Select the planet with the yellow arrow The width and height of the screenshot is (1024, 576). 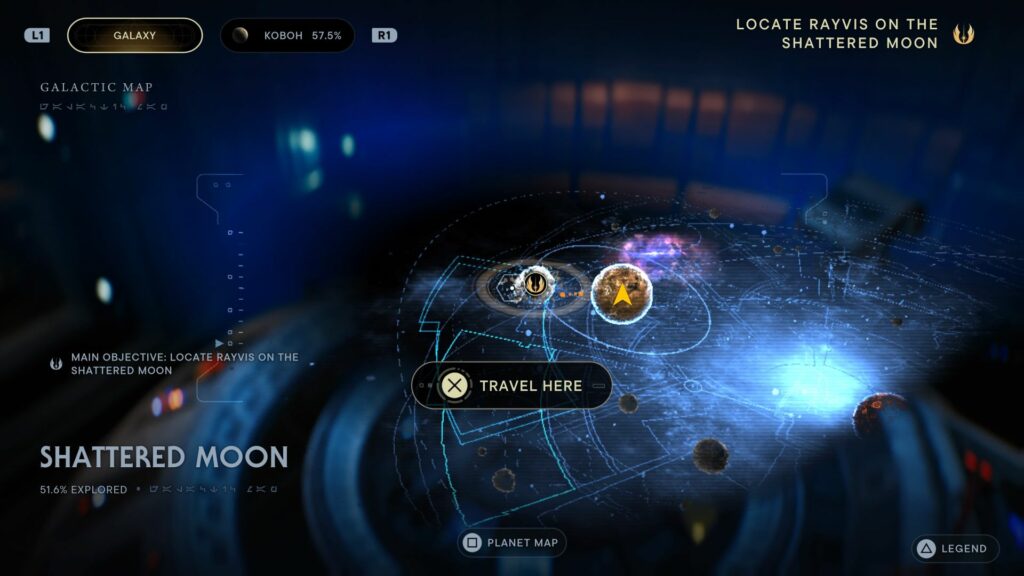tap(621, 293)
